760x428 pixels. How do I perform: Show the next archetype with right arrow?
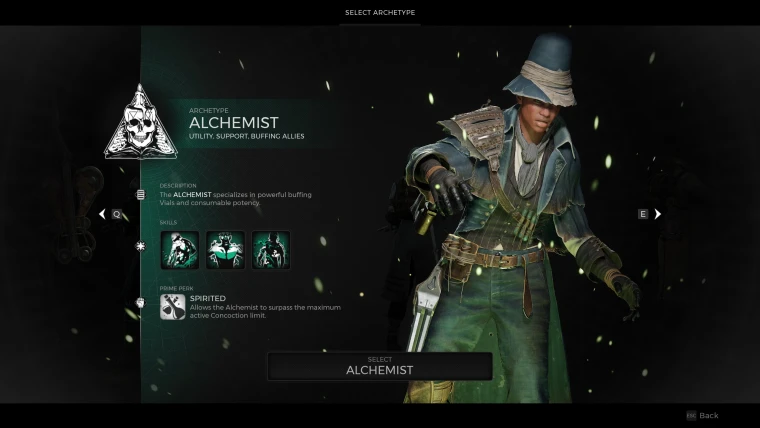pos(657,214)
